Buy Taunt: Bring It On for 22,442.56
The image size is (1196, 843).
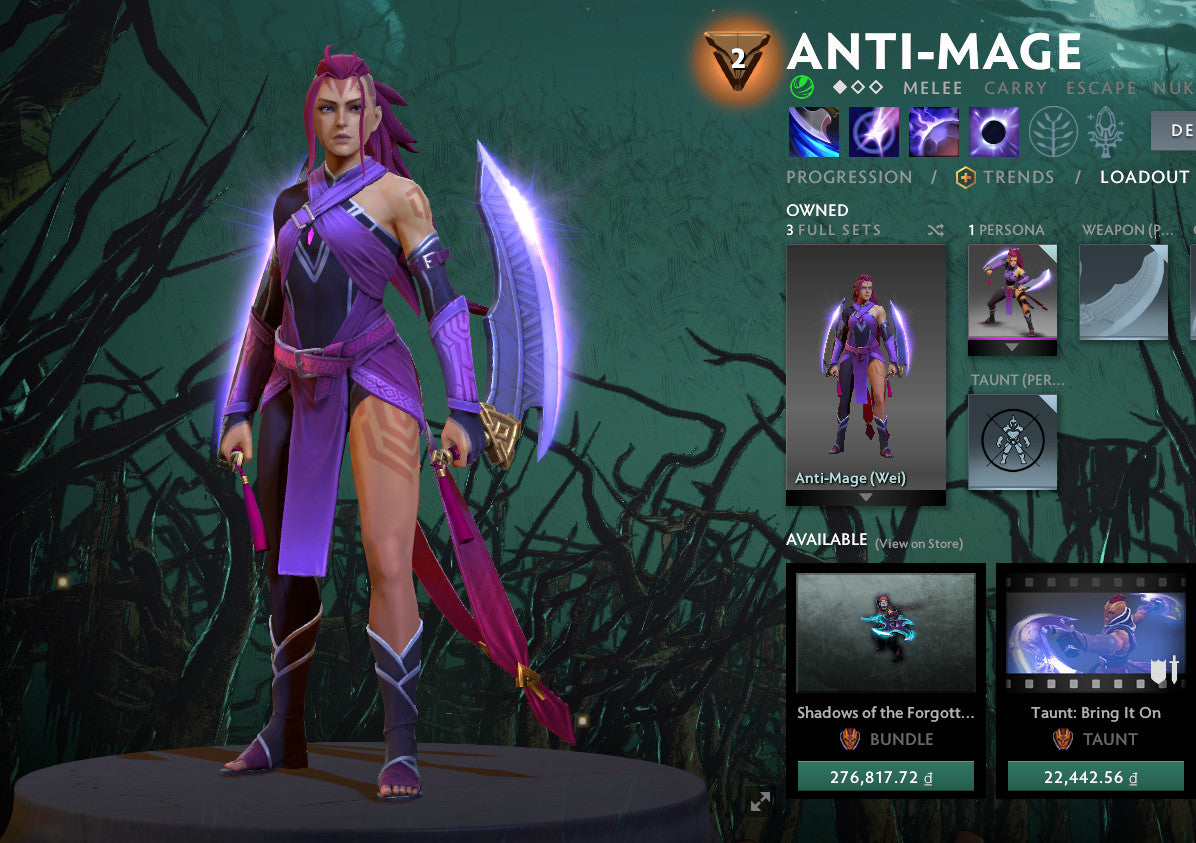[1096, 777]
